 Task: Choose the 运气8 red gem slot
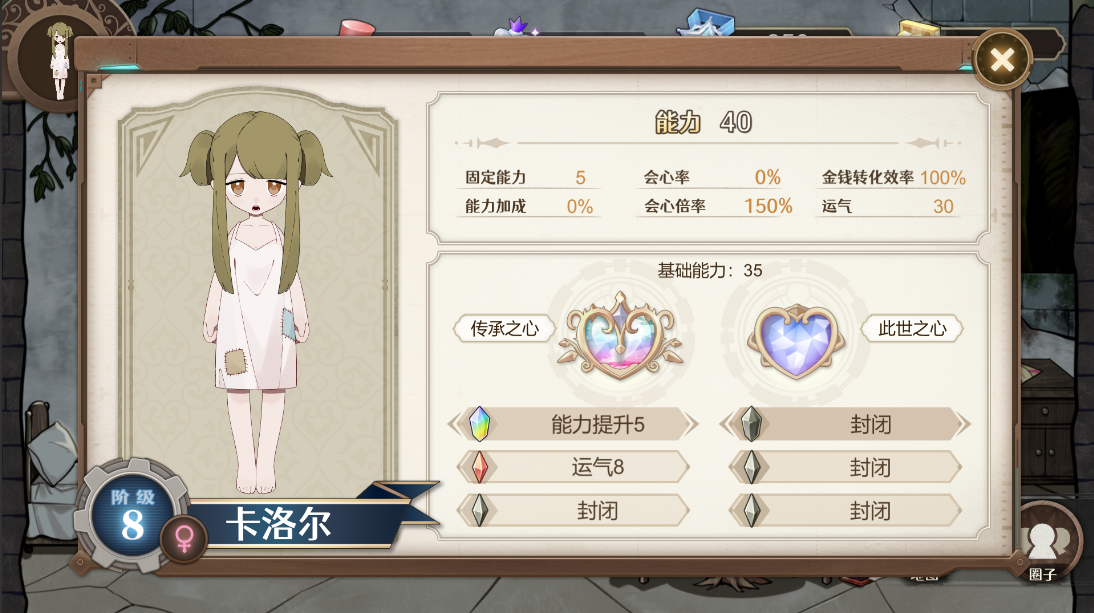(x=573, y=467)
